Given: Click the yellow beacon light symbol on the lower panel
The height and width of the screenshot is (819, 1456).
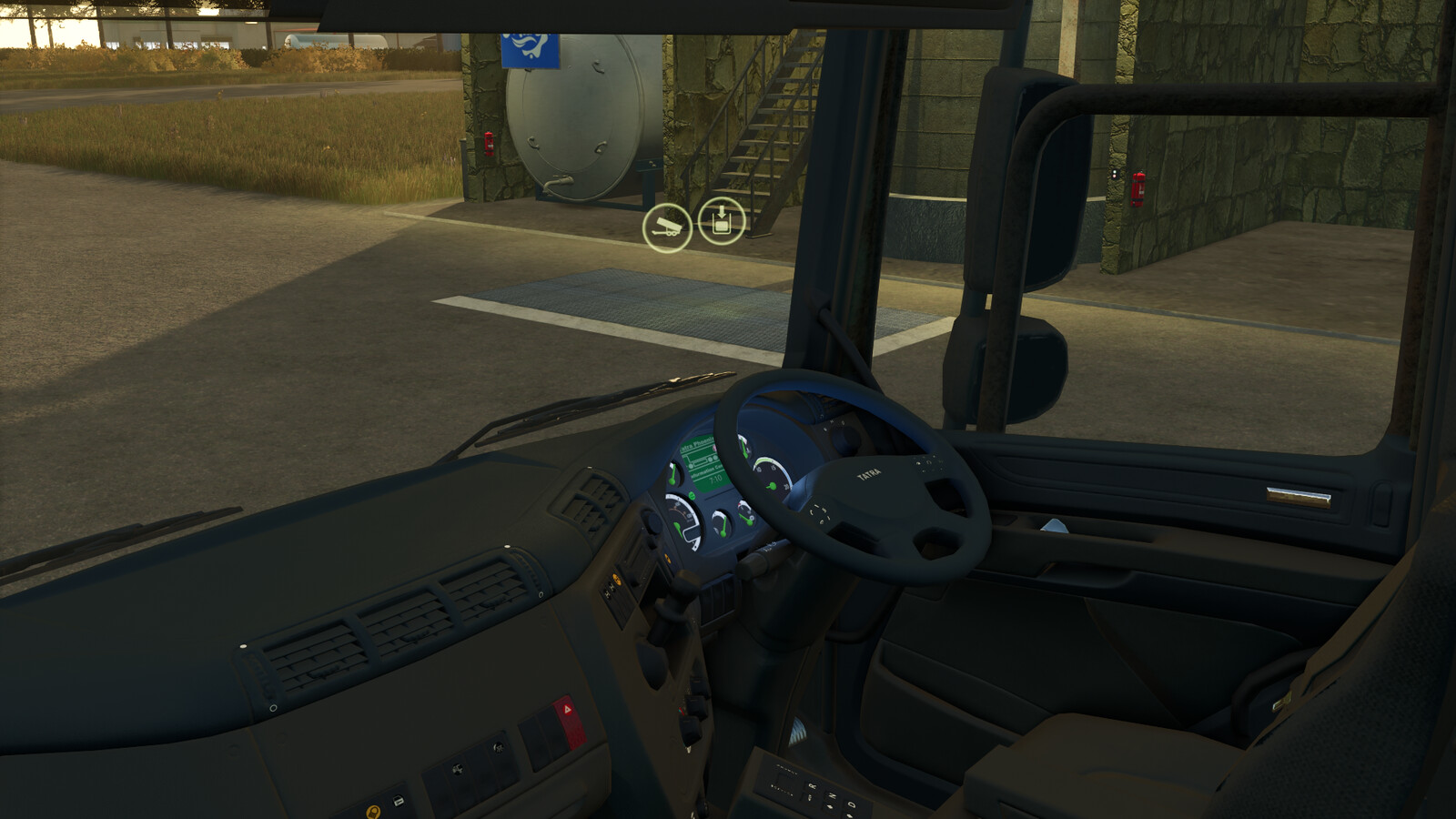Looking at the screenshot, I should click(x=374, y=812).
